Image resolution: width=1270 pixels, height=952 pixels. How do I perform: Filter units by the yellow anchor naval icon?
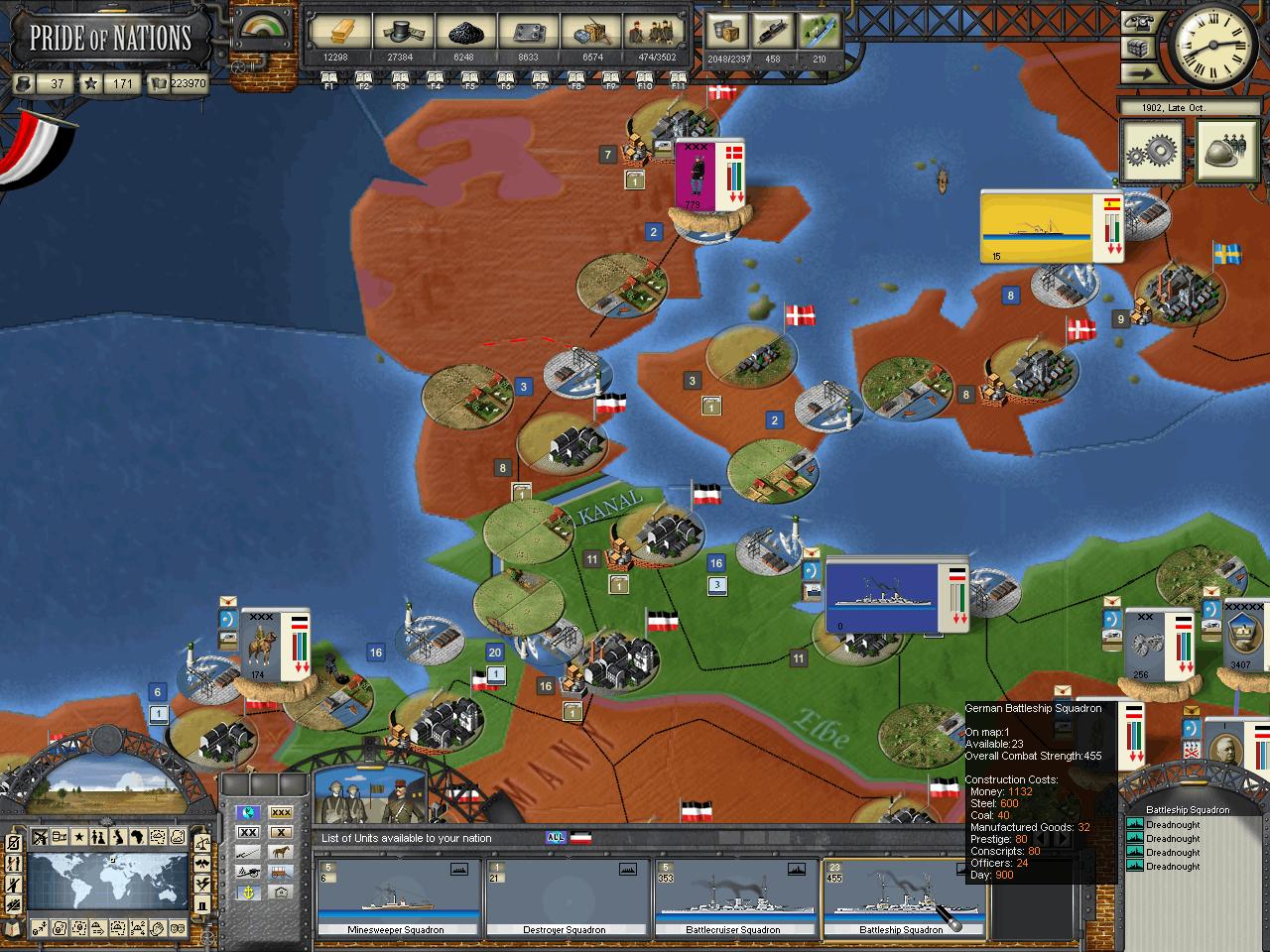pyautogui.click(x=248, y=892)
